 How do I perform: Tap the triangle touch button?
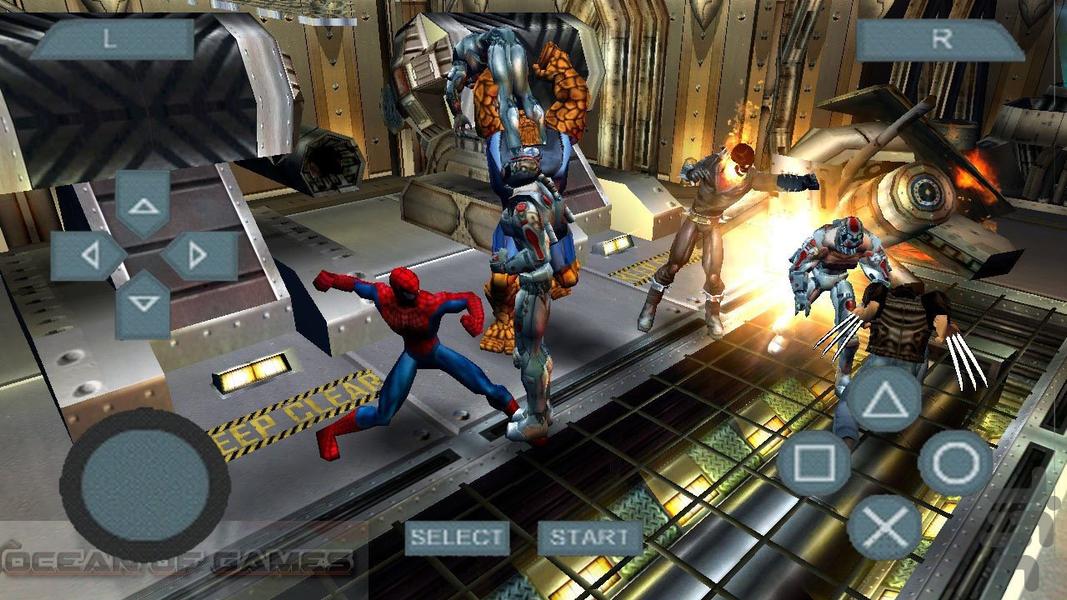tap(884, 399)
